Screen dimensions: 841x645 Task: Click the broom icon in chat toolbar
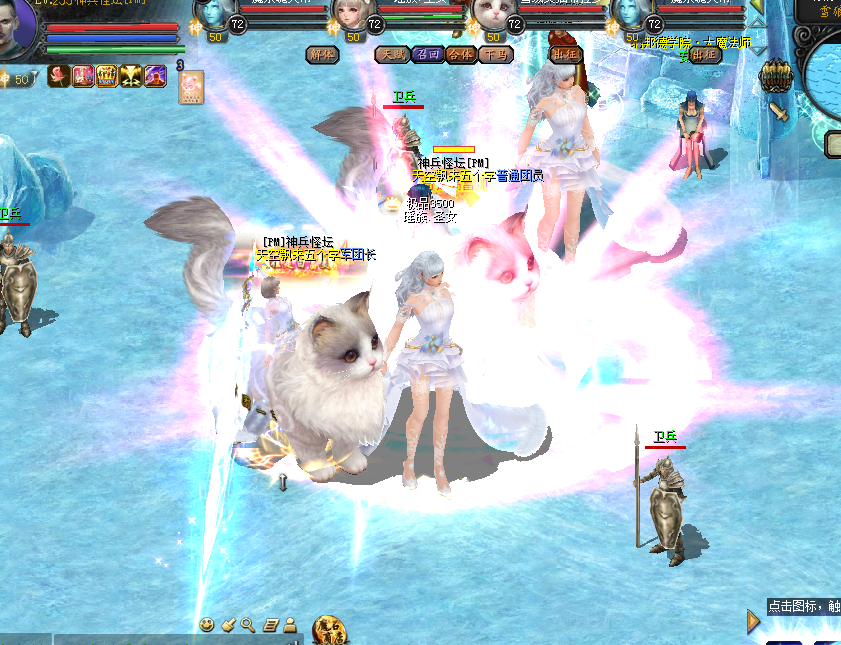[228, 625]
